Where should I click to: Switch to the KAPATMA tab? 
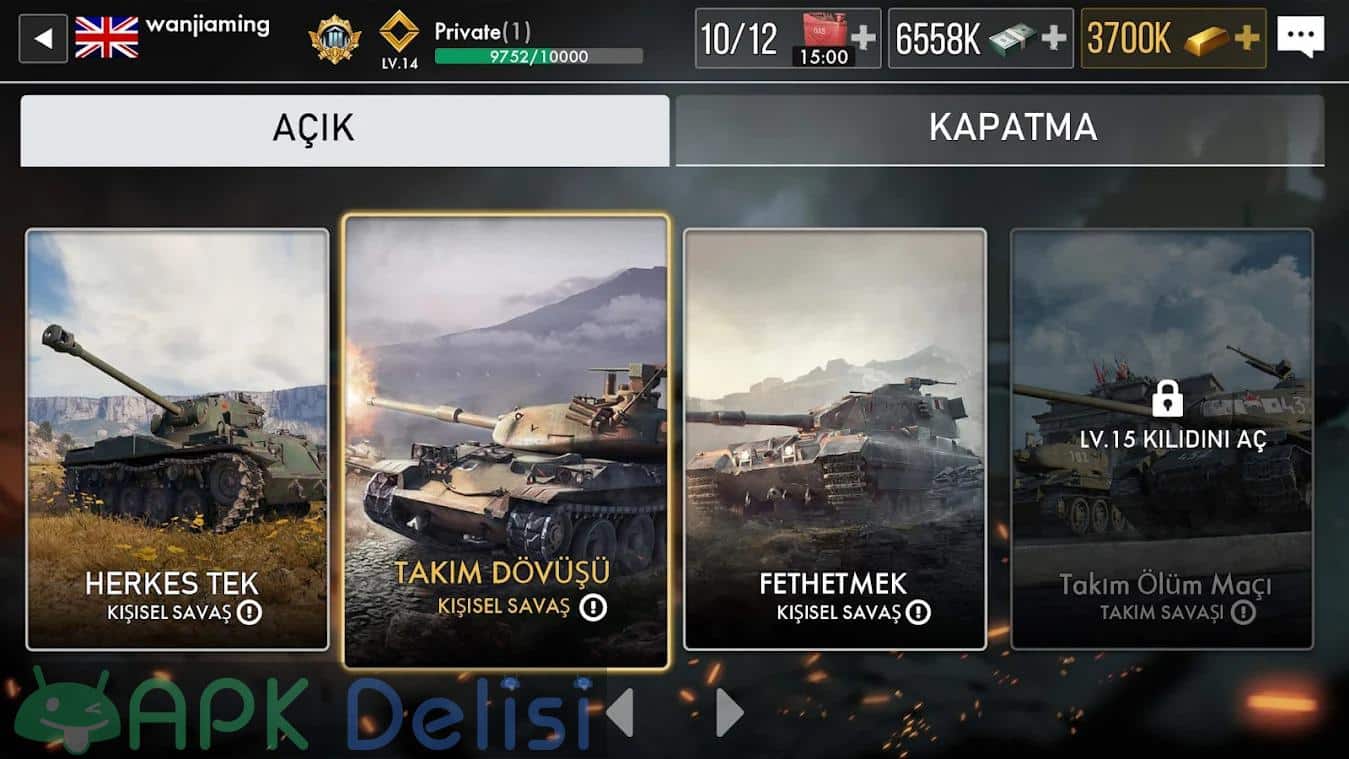point(1000,130)
